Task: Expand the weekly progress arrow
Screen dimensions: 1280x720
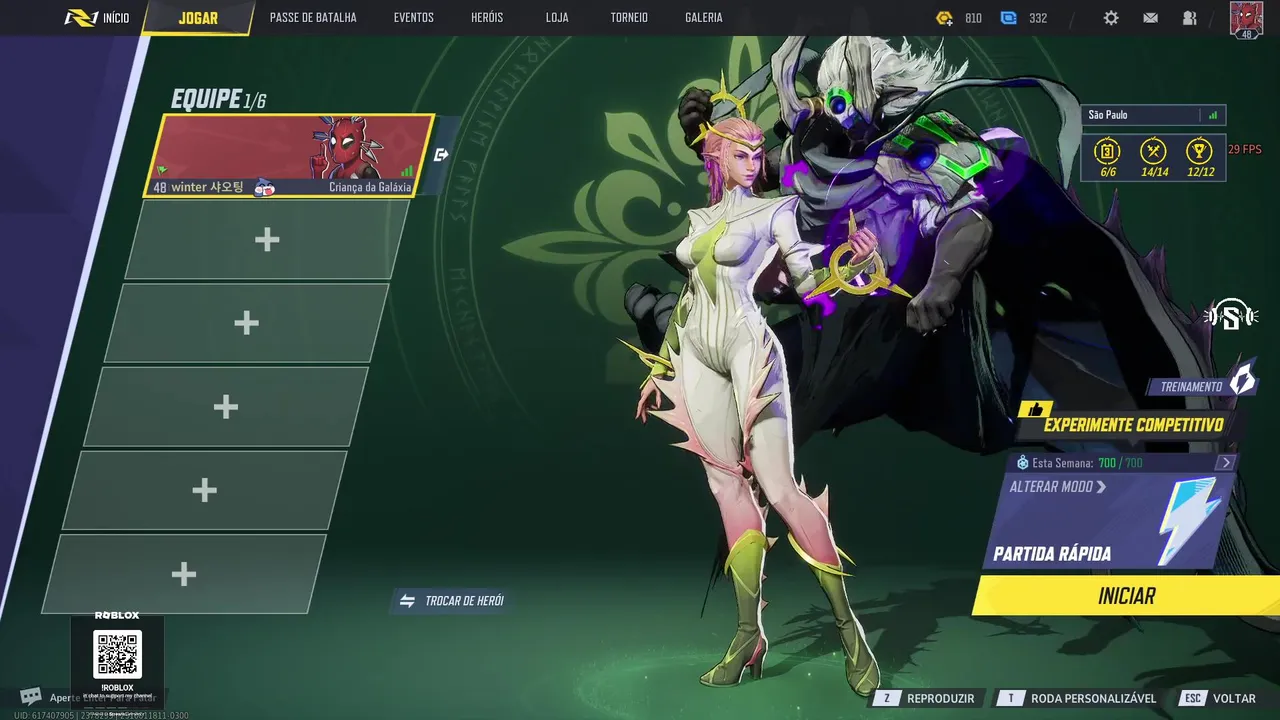Action: click(1226, 463)
